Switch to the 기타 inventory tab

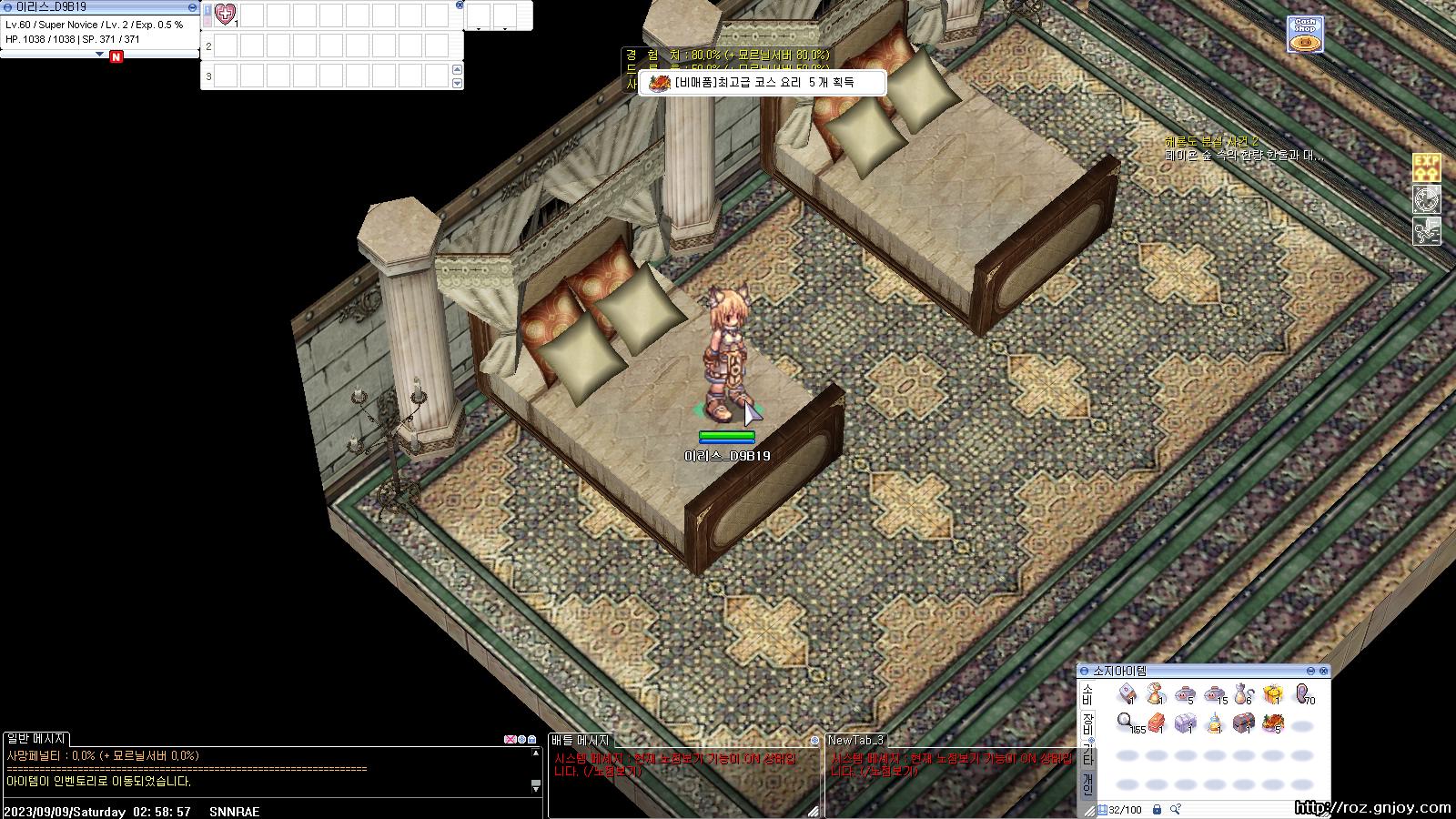point(1087,754)
